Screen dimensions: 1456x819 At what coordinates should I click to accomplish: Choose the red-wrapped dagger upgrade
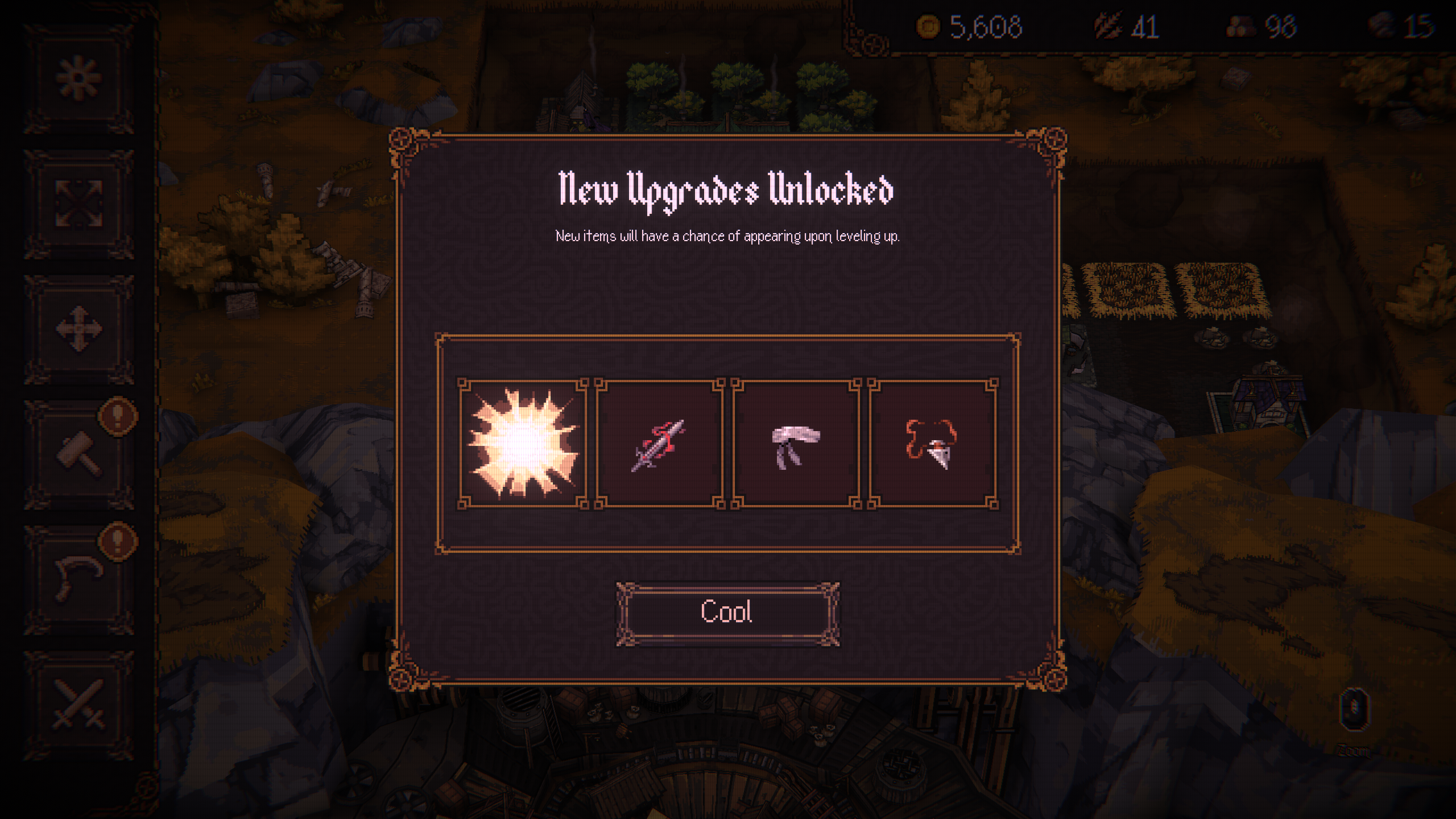659,444
